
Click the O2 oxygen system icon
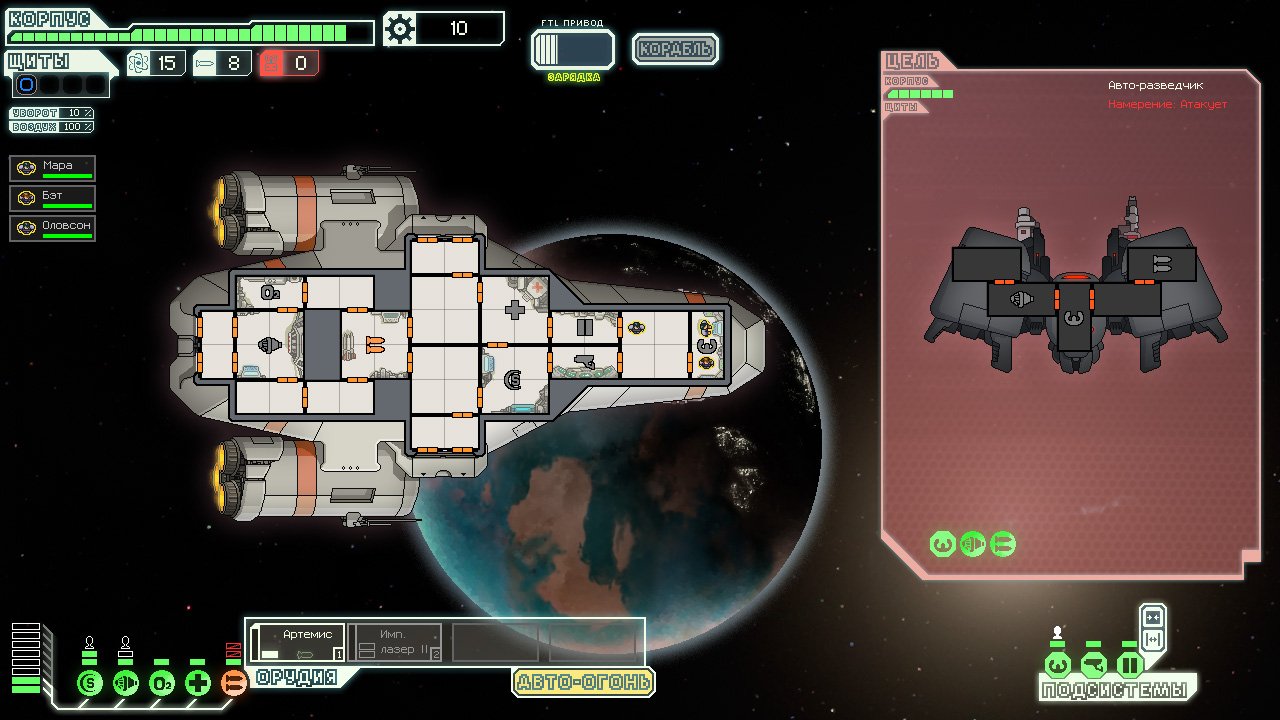pos(162,683)
